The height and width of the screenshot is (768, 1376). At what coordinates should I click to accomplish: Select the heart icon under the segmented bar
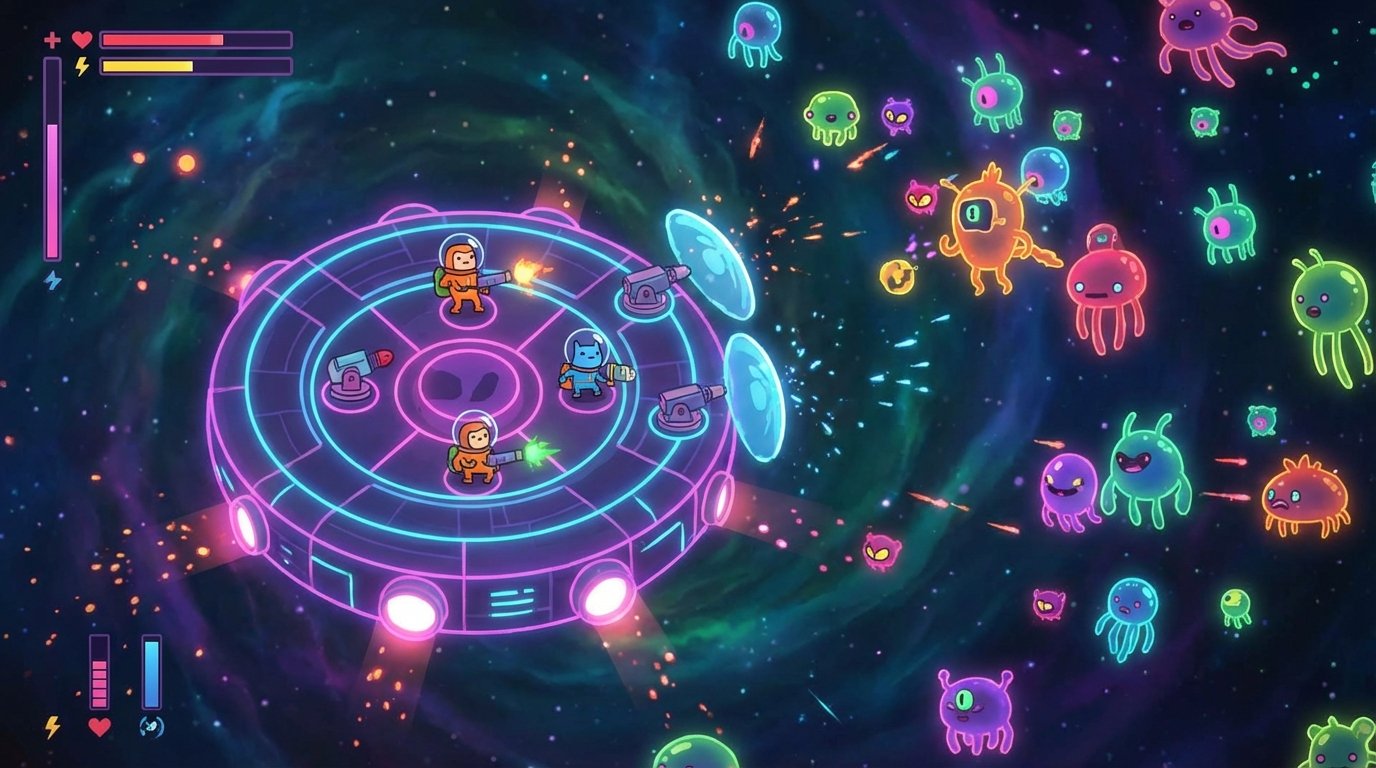tap(100, 729)
